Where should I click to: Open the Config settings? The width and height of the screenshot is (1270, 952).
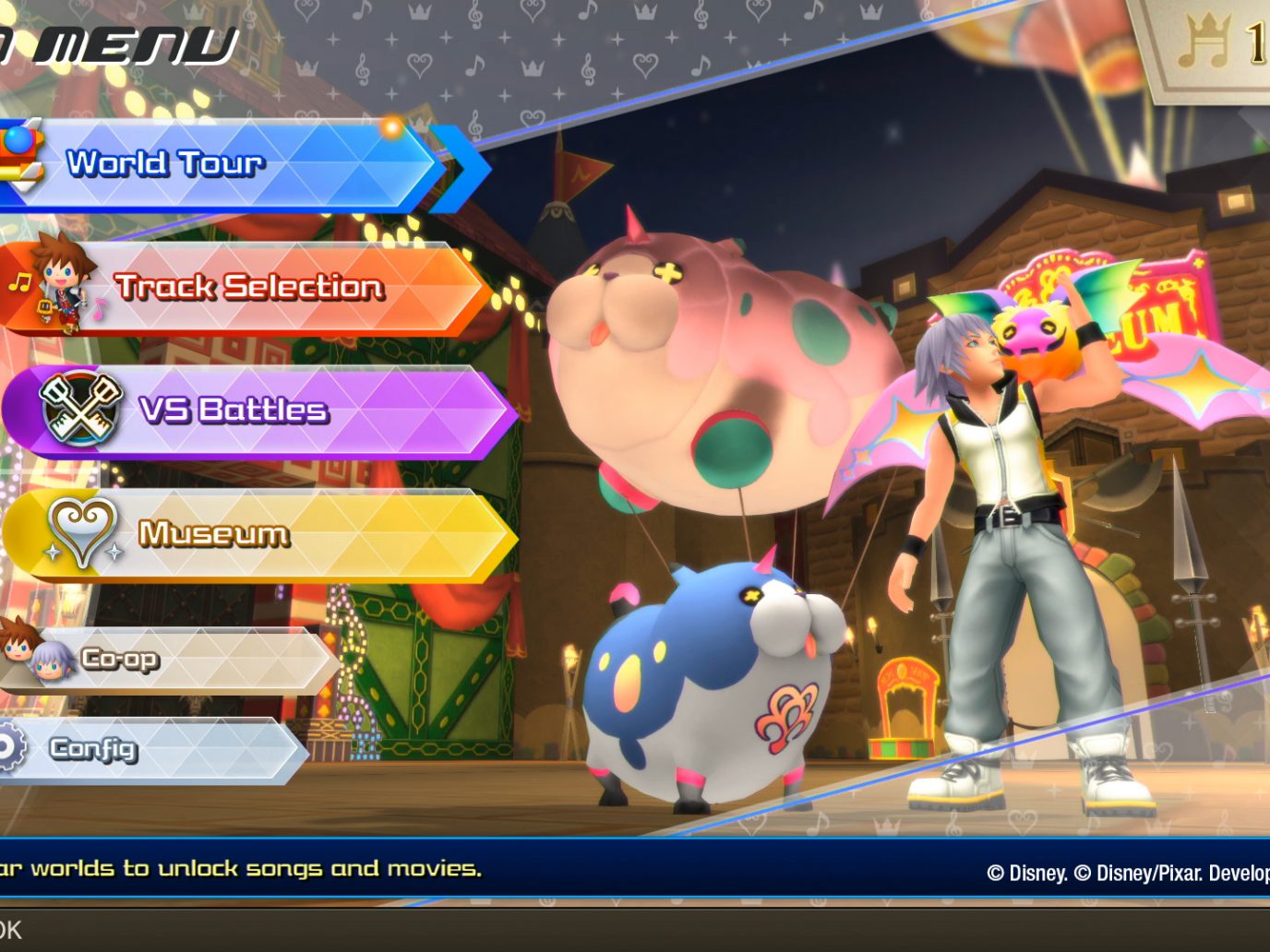(x=148, y=749)
